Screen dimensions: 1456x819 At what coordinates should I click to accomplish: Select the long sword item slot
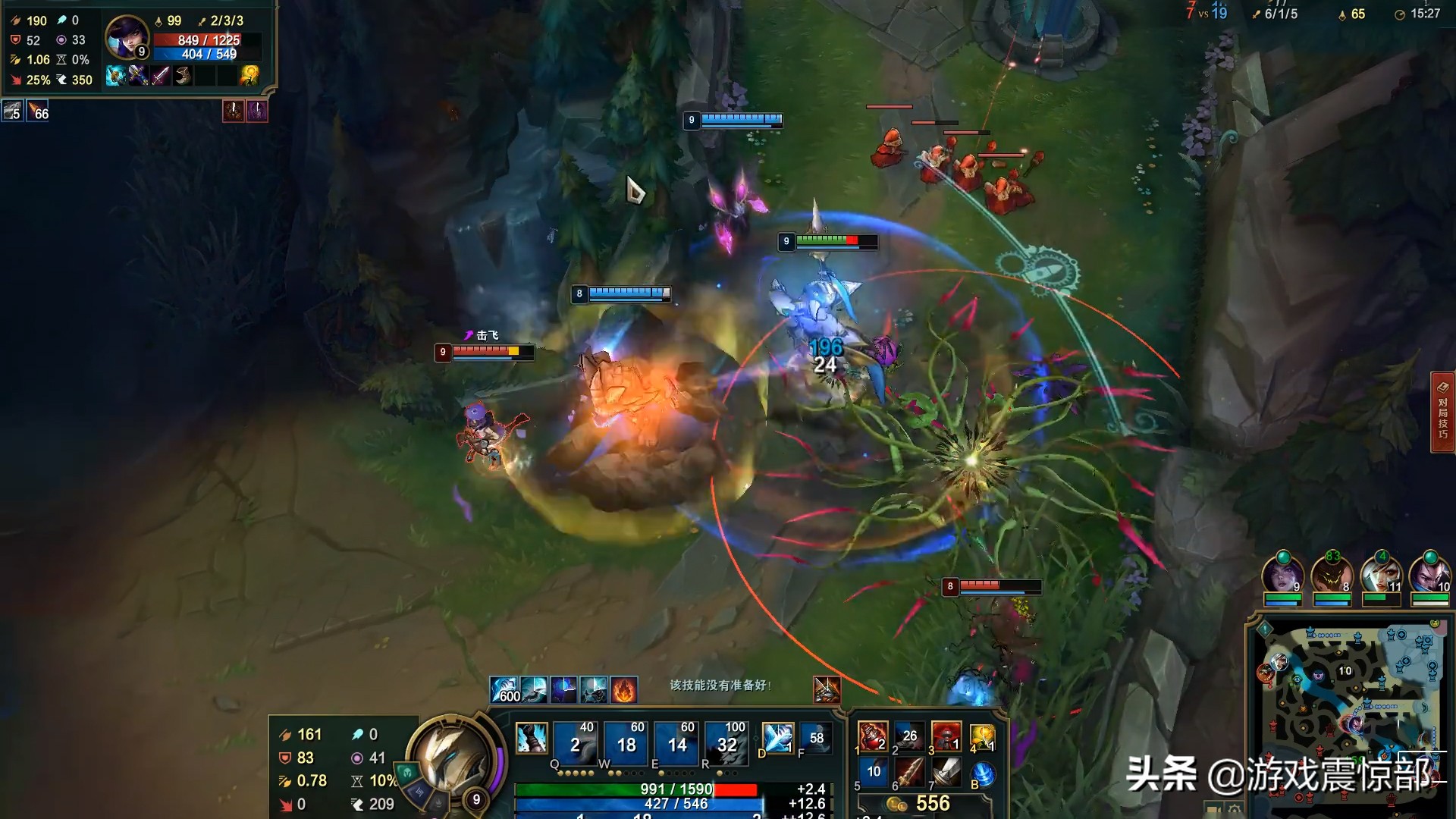[946, 773]
